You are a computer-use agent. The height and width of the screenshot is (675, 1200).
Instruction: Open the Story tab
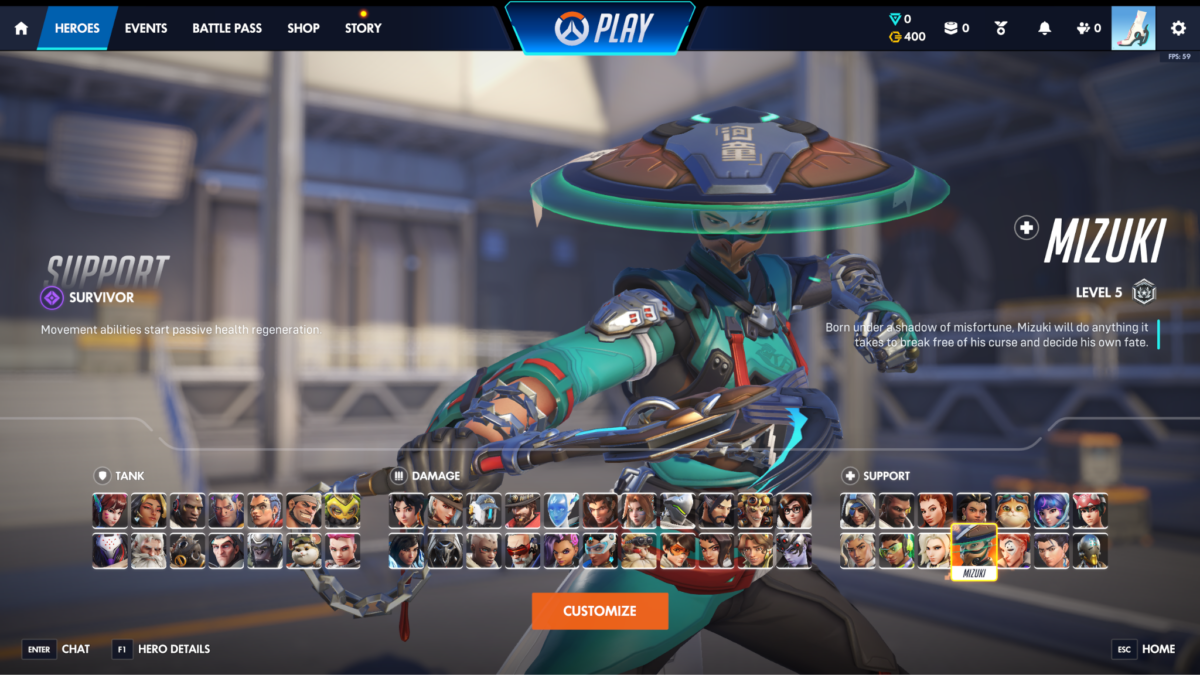363,28
